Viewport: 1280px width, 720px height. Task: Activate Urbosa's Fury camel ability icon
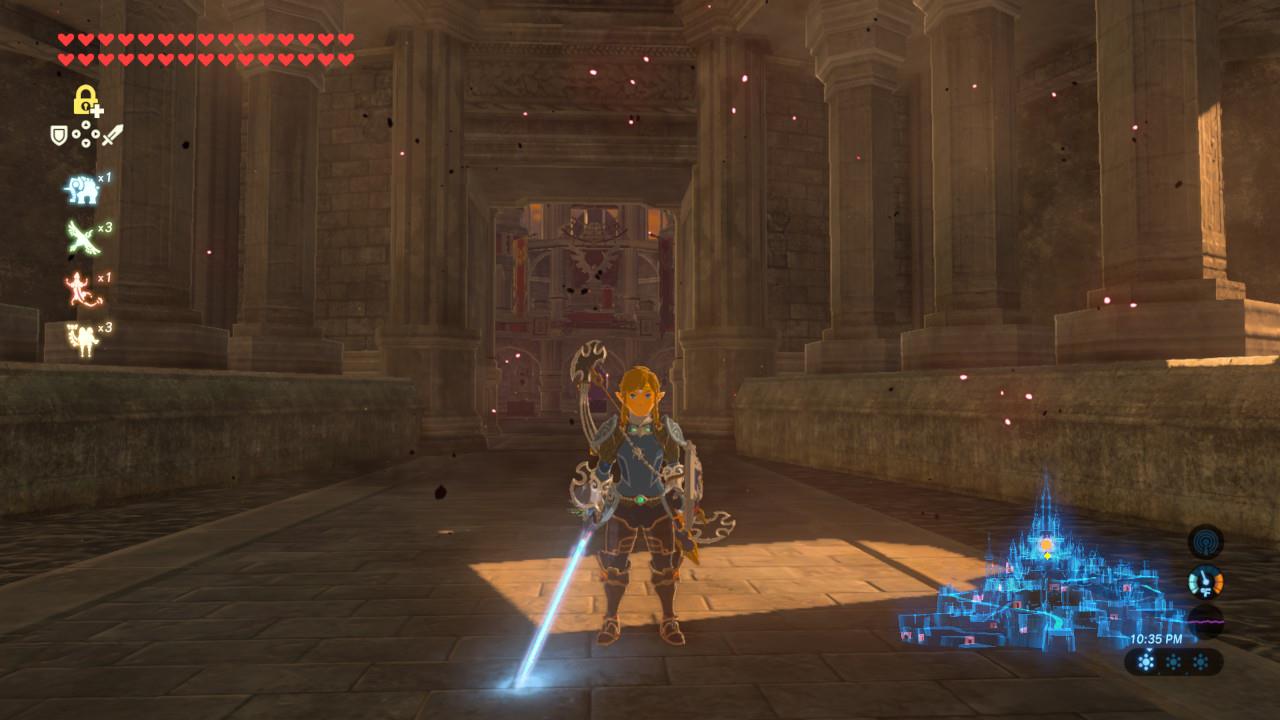[x=80, y=339]
